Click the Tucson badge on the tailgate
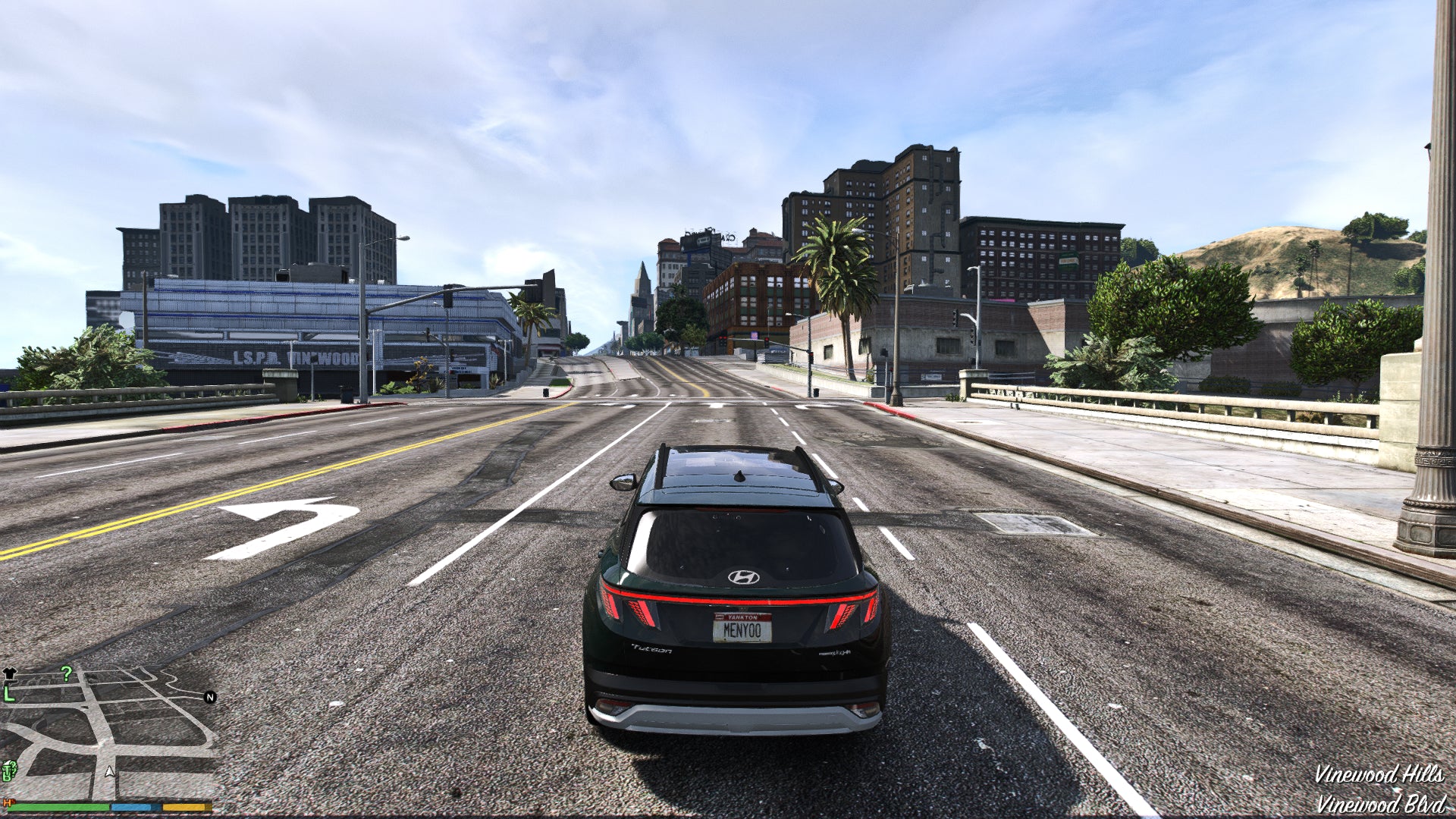Image resolution: width=1456 pixels, height=819 pixels. pos(651,650)
